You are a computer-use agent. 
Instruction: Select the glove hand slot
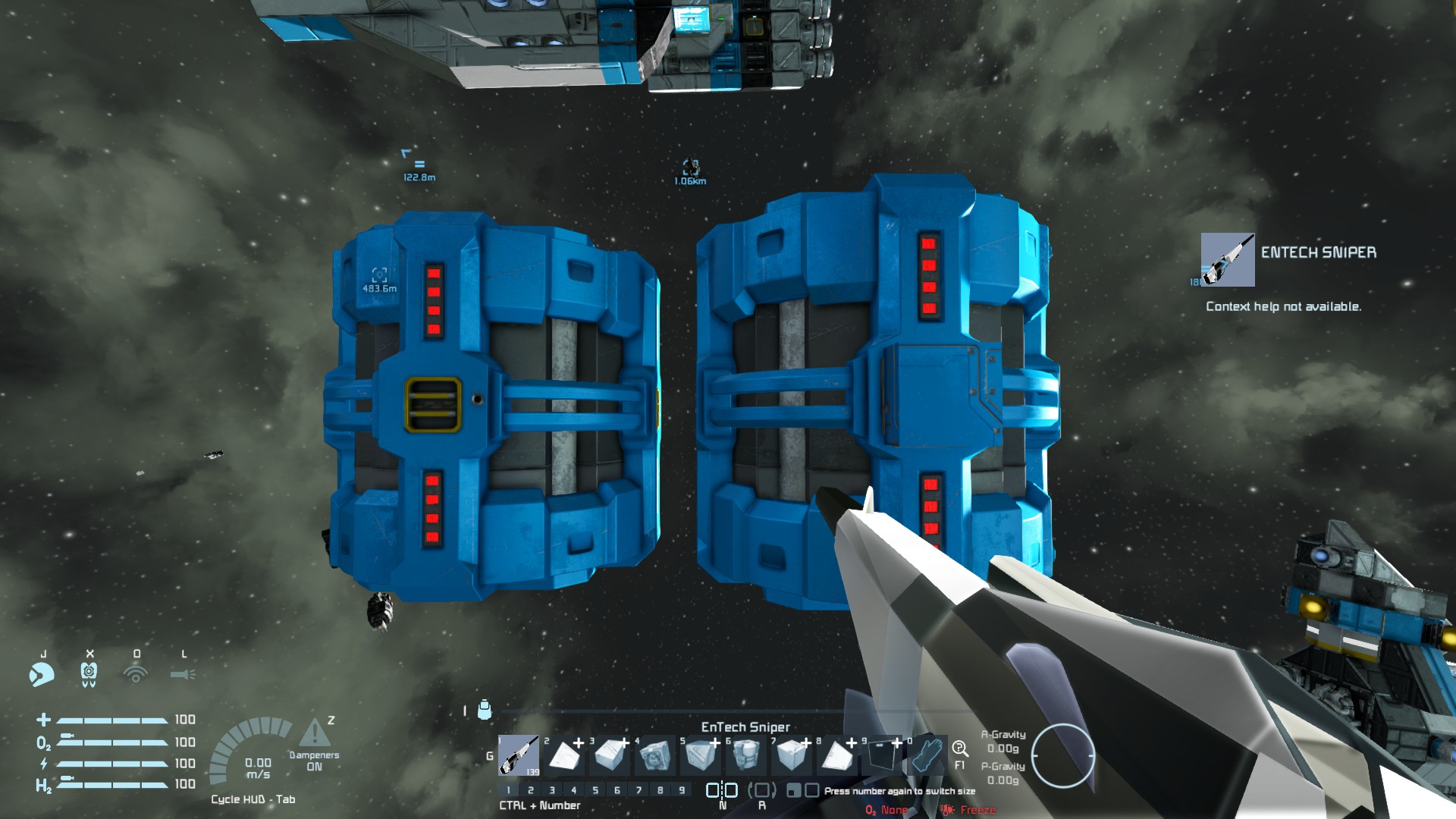click(x=927, y=755)
